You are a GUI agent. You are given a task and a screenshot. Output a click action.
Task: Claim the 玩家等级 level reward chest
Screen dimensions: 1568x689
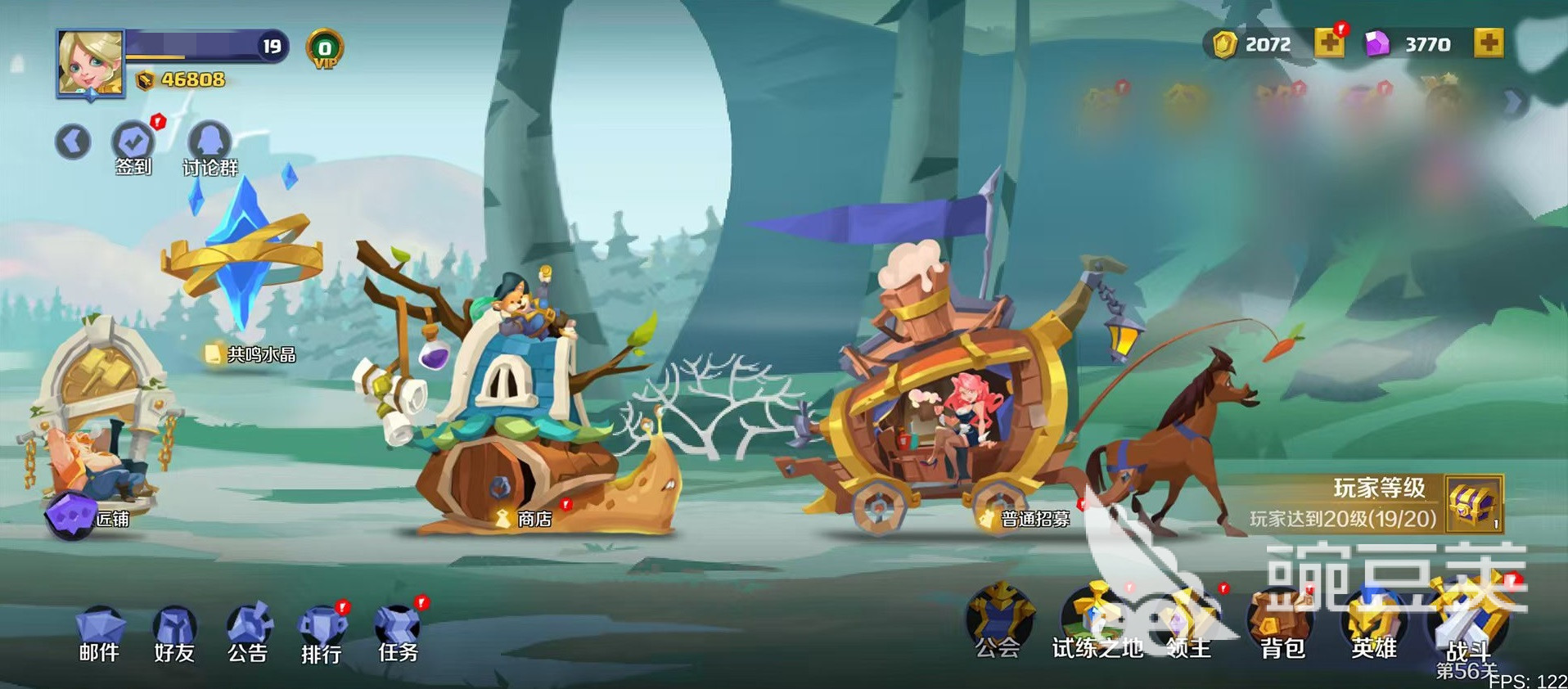coord(1473,503)
